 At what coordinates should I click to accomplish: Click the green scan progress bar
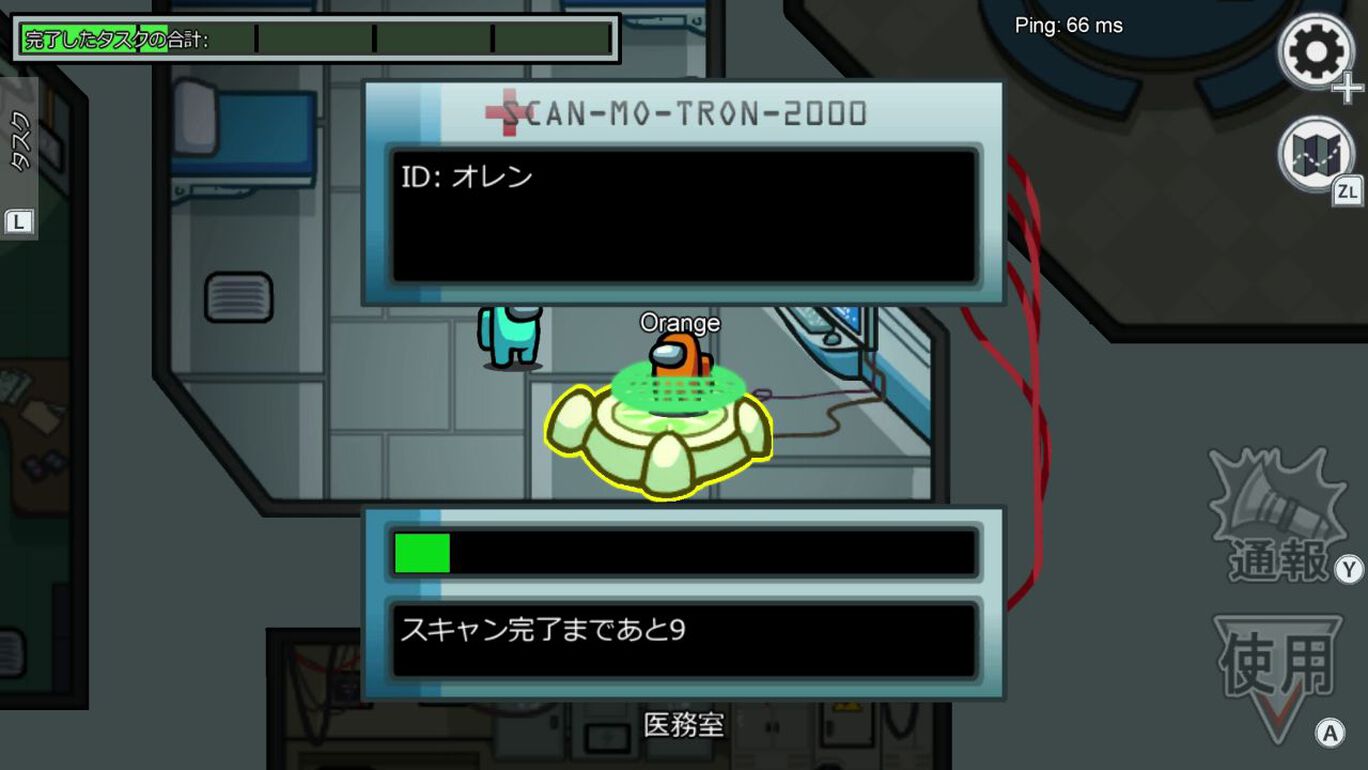(x=424, y=551)
